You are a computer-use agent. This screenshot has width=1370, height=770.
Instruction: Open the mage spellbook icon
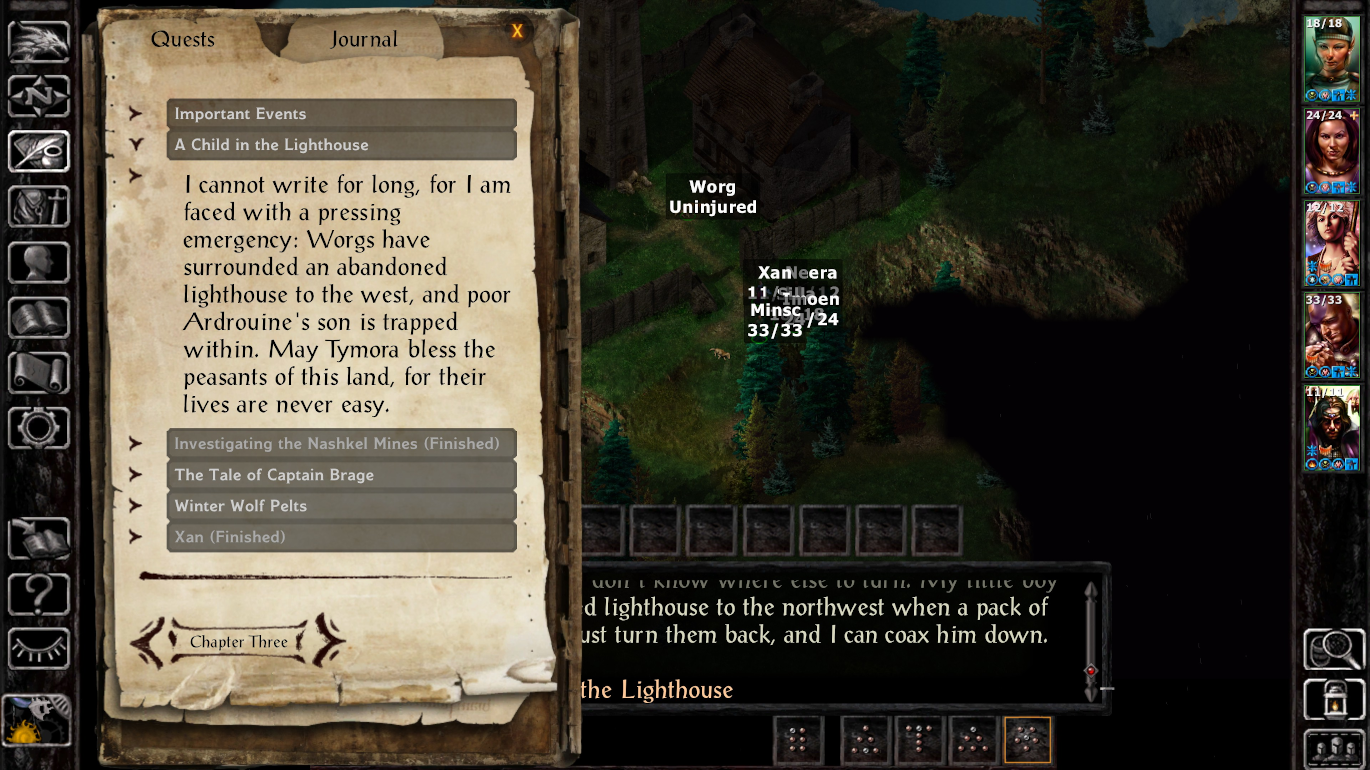(39, 318)
